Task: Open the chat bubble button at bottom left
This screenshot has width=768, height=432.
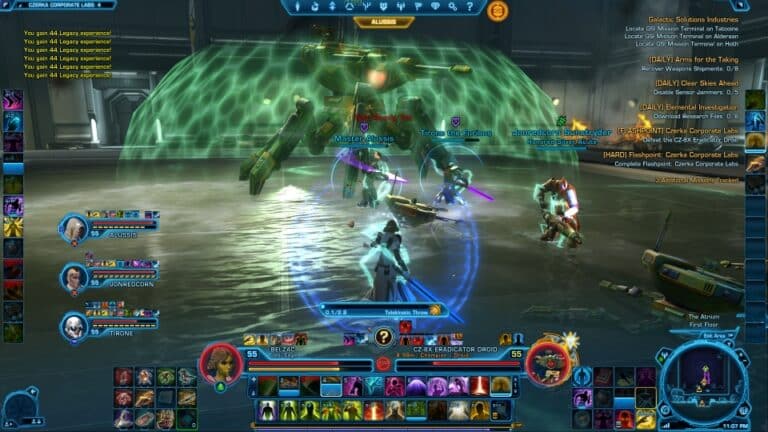Action: click(x=18, y=407)
